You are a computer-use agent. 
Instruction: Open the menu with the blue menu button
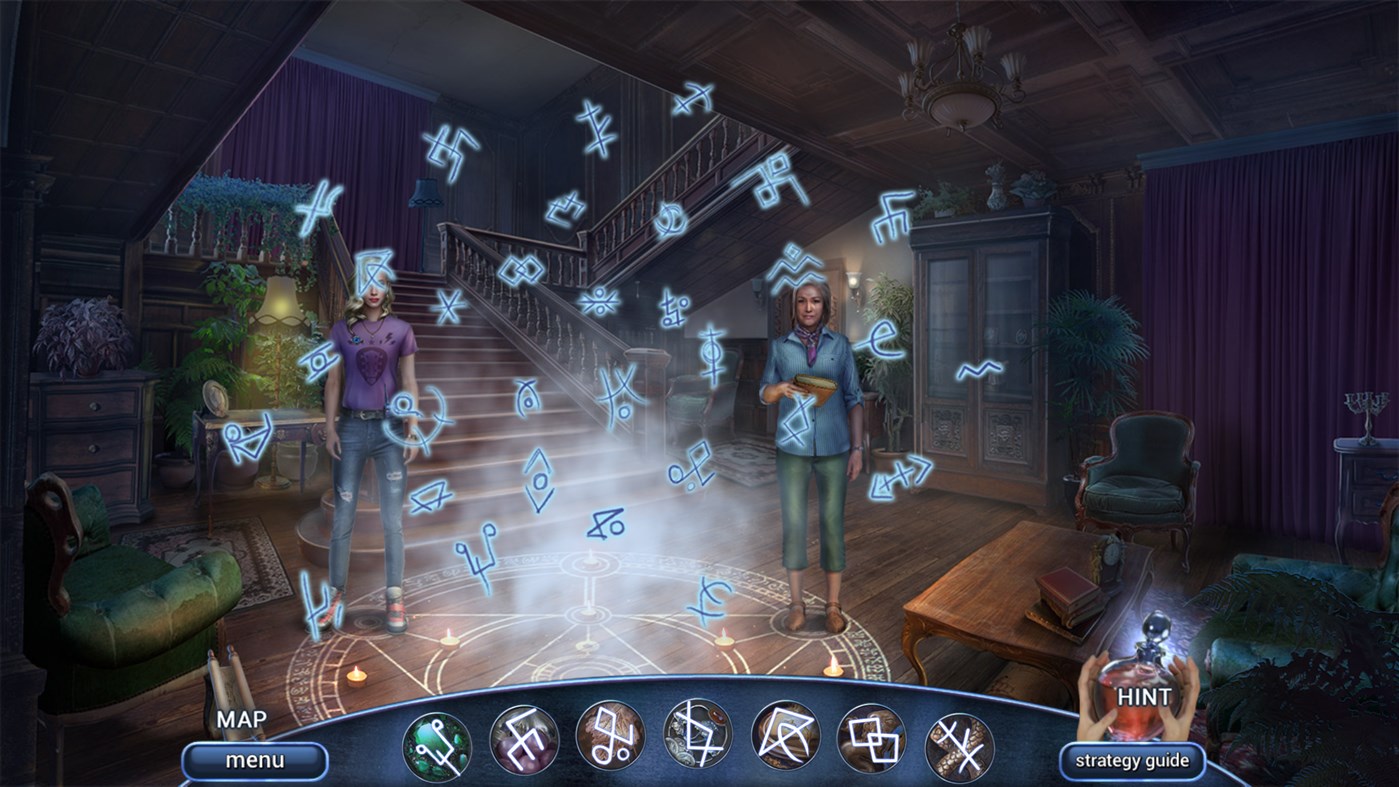[x=255, y=759]
